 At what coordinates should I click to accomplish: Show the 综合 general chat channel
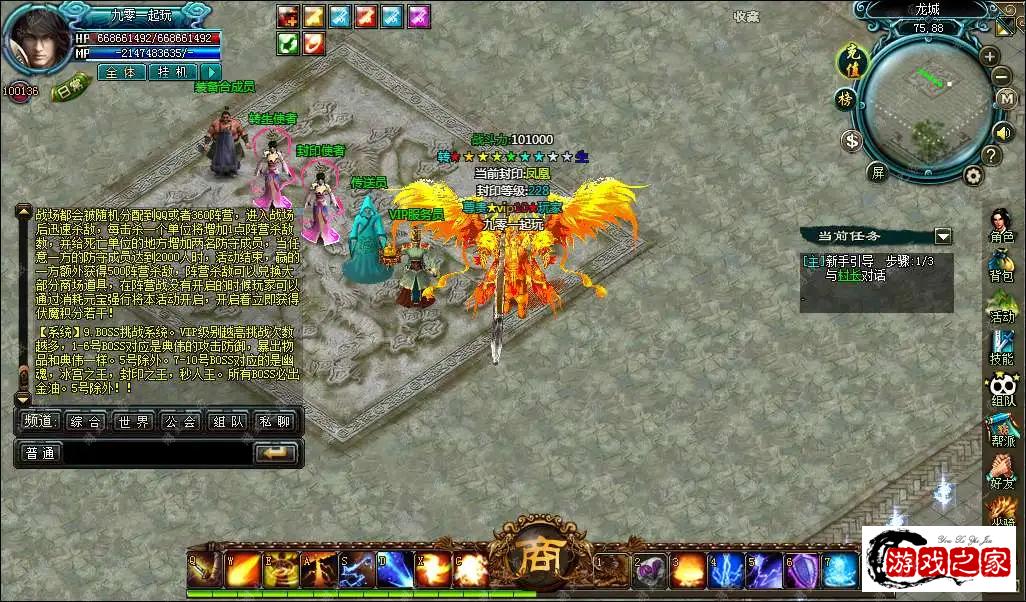click(x=86, y=422)
